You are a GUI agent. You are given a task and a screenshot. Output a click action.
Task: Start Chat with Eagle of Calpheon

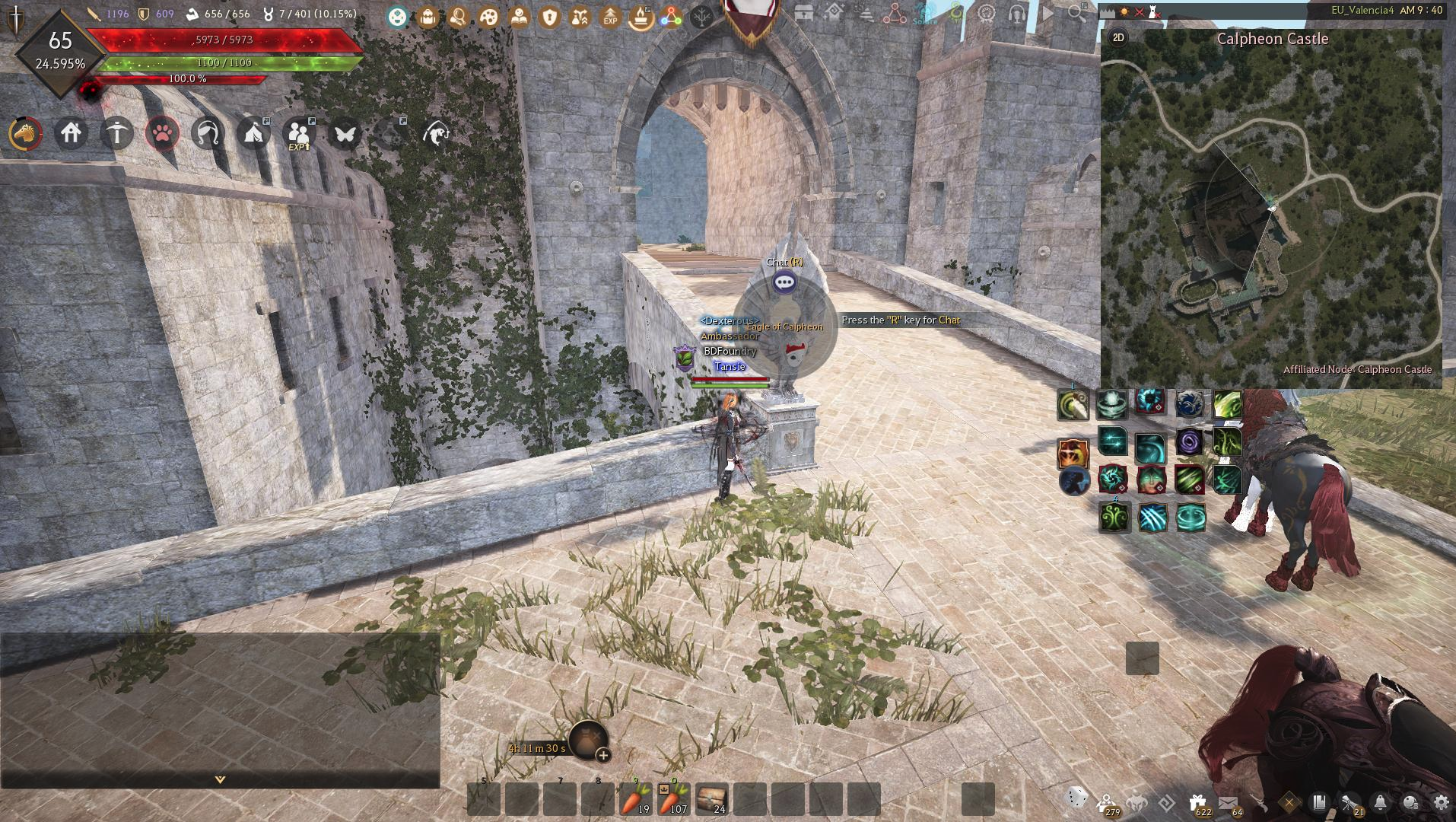pyautogui.click(x=784, y=282)
